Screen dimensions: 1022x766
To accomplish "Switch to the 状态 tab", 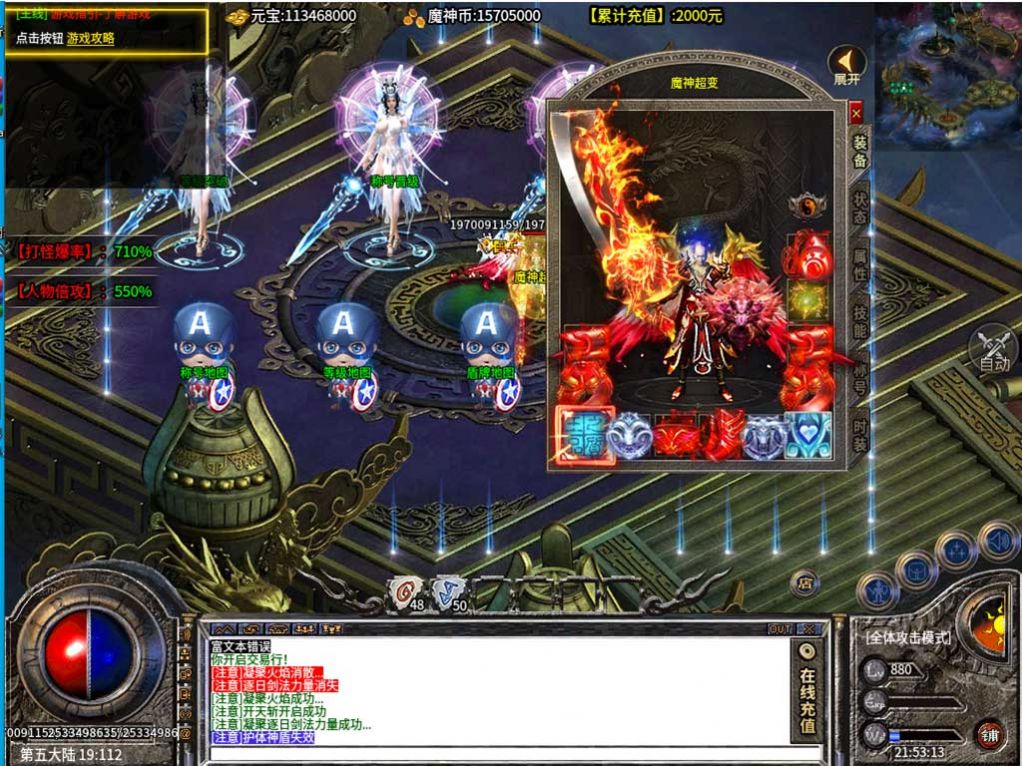I will (860, 207).
